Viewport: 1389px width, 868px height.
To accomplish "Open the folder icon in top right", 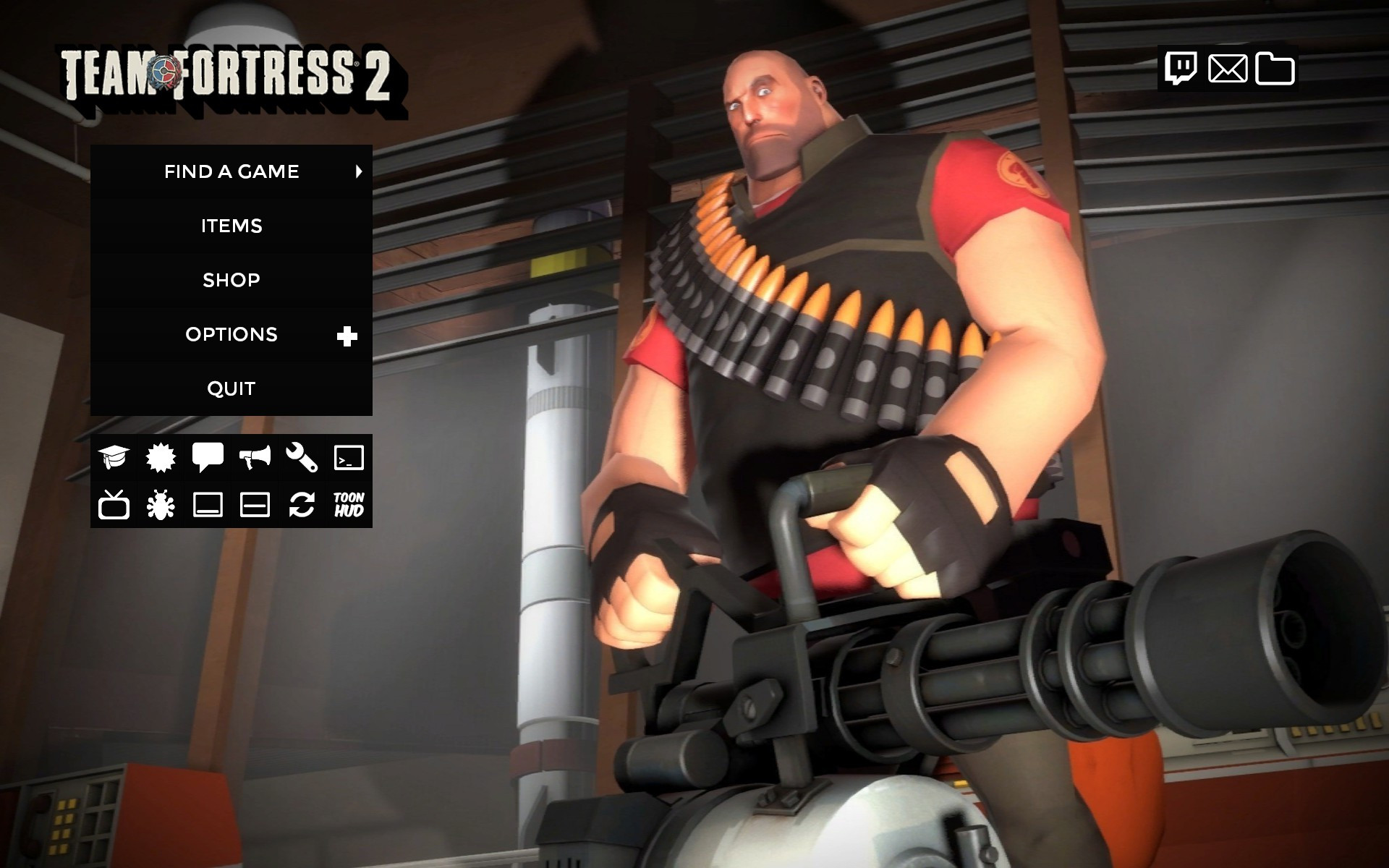I will (1277, 70).
